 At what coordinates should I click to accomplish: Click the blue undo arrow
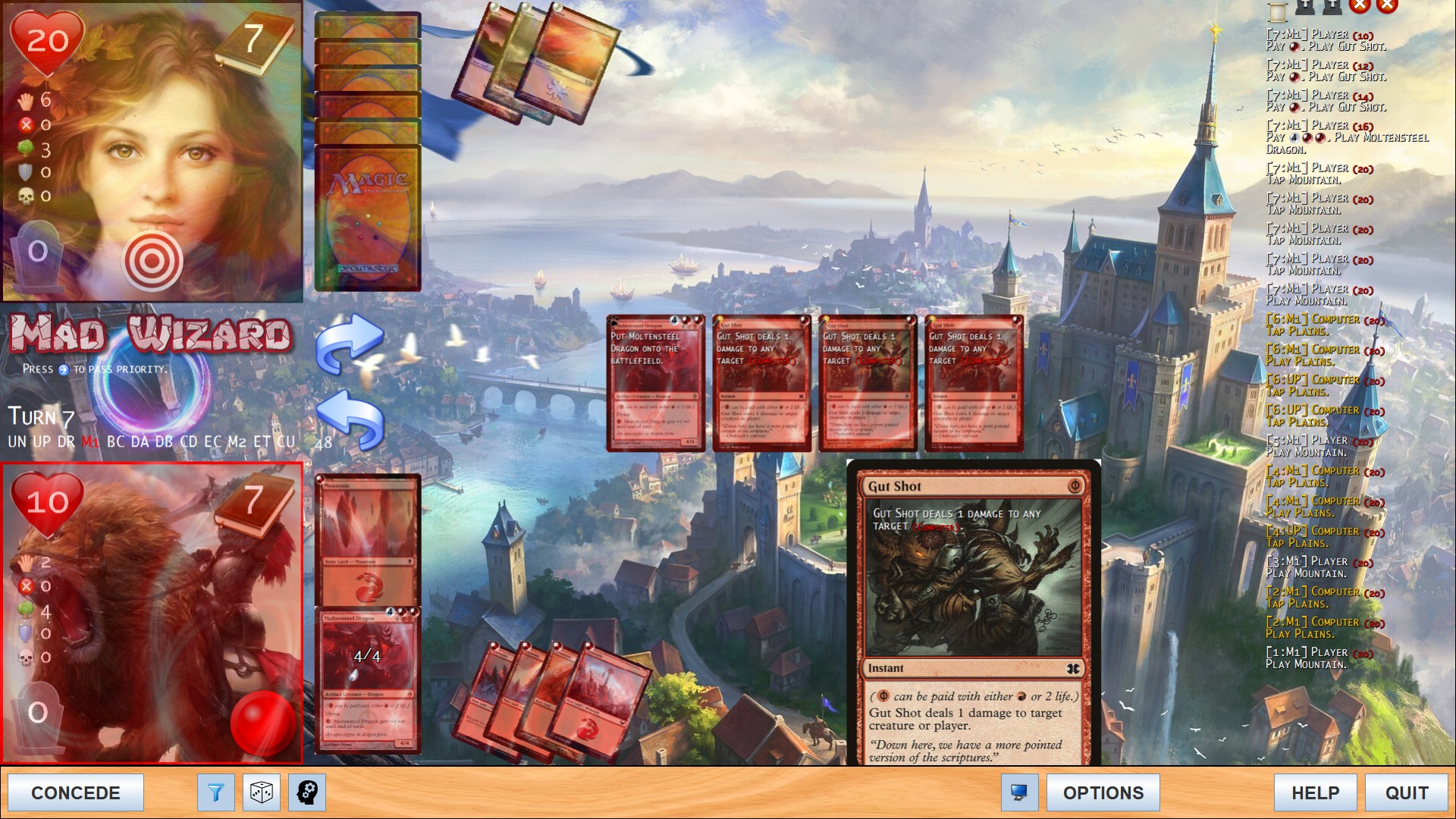(x=350, y=419)
